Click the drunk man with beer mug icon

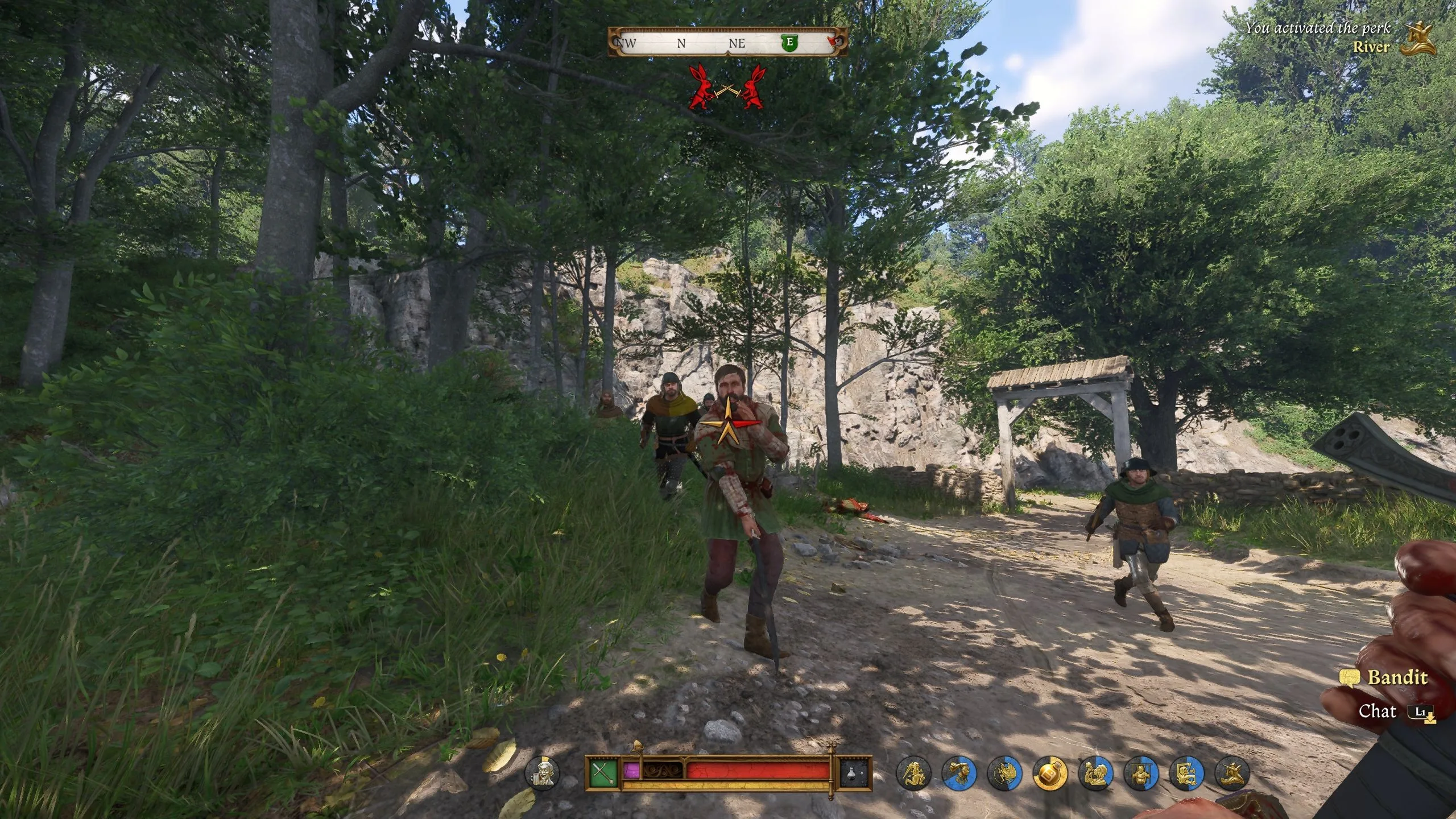542,773
